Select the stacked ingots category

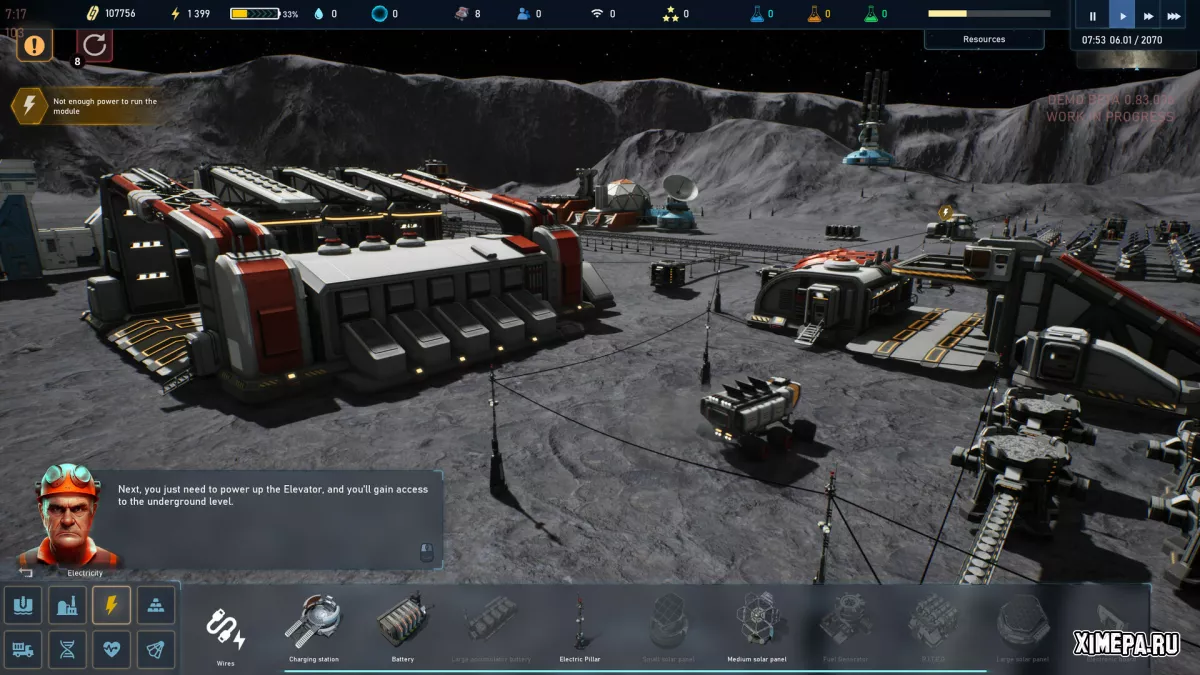[155, 605]
